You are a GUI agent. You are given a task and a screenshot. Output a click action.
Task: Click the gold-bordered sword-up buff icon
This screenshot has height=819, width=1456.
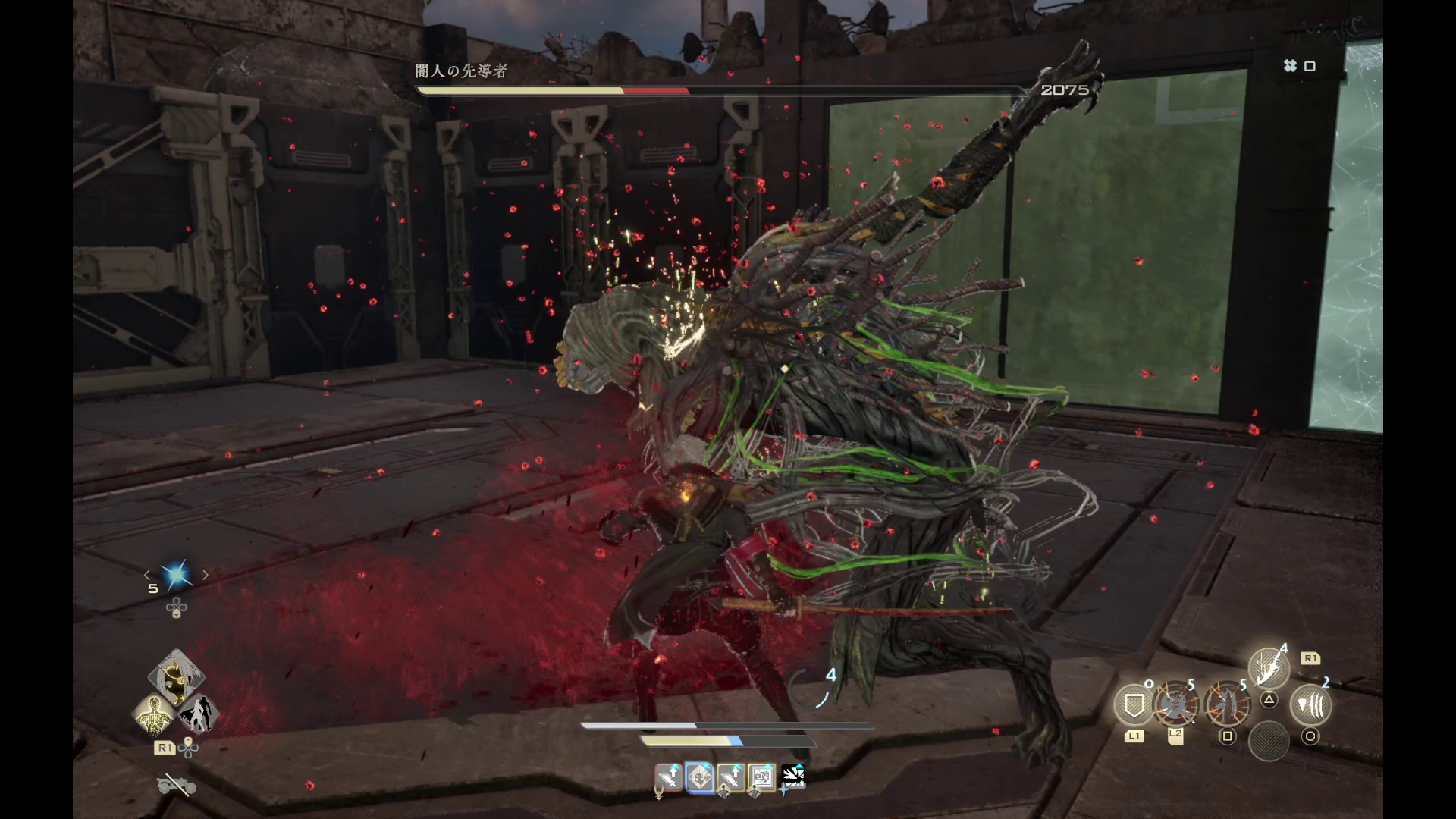point(730,778)
